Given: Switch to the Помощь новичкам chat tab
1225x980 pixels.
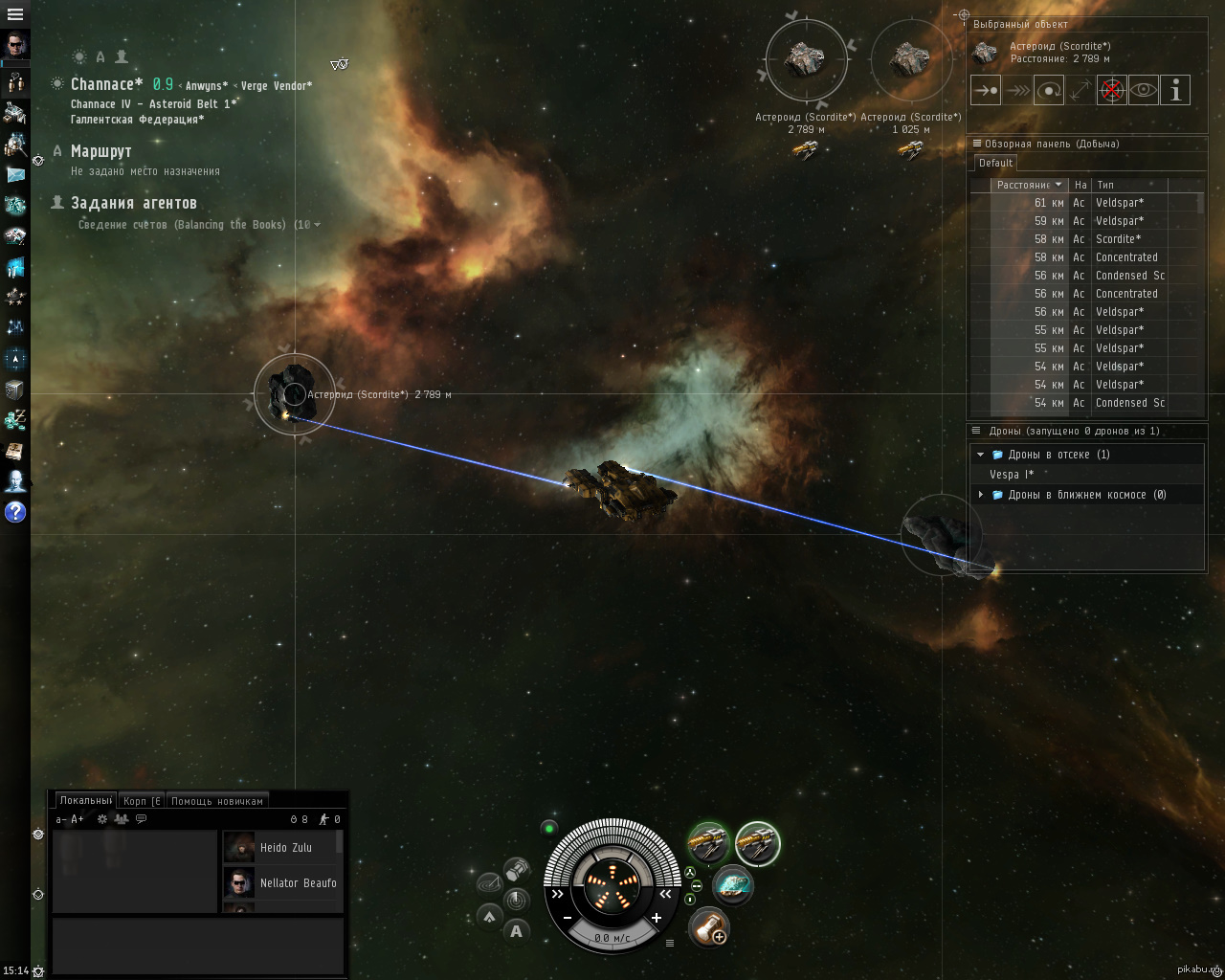Looking at the screenshot, I should coord(216,801).
